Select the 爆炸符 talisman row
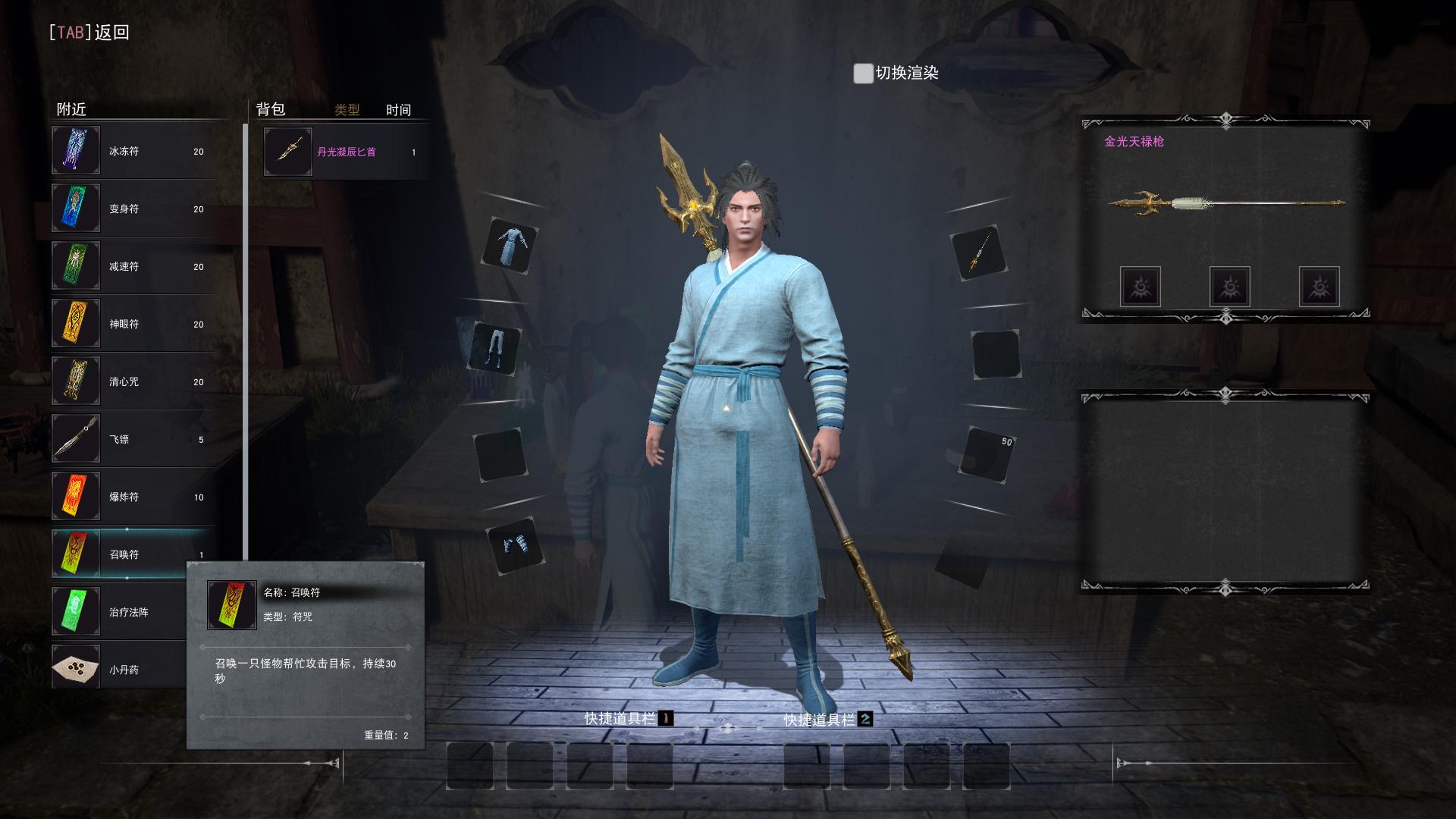Image resolution: width=1456 pixels, height=819 pixels. point(133,497)
